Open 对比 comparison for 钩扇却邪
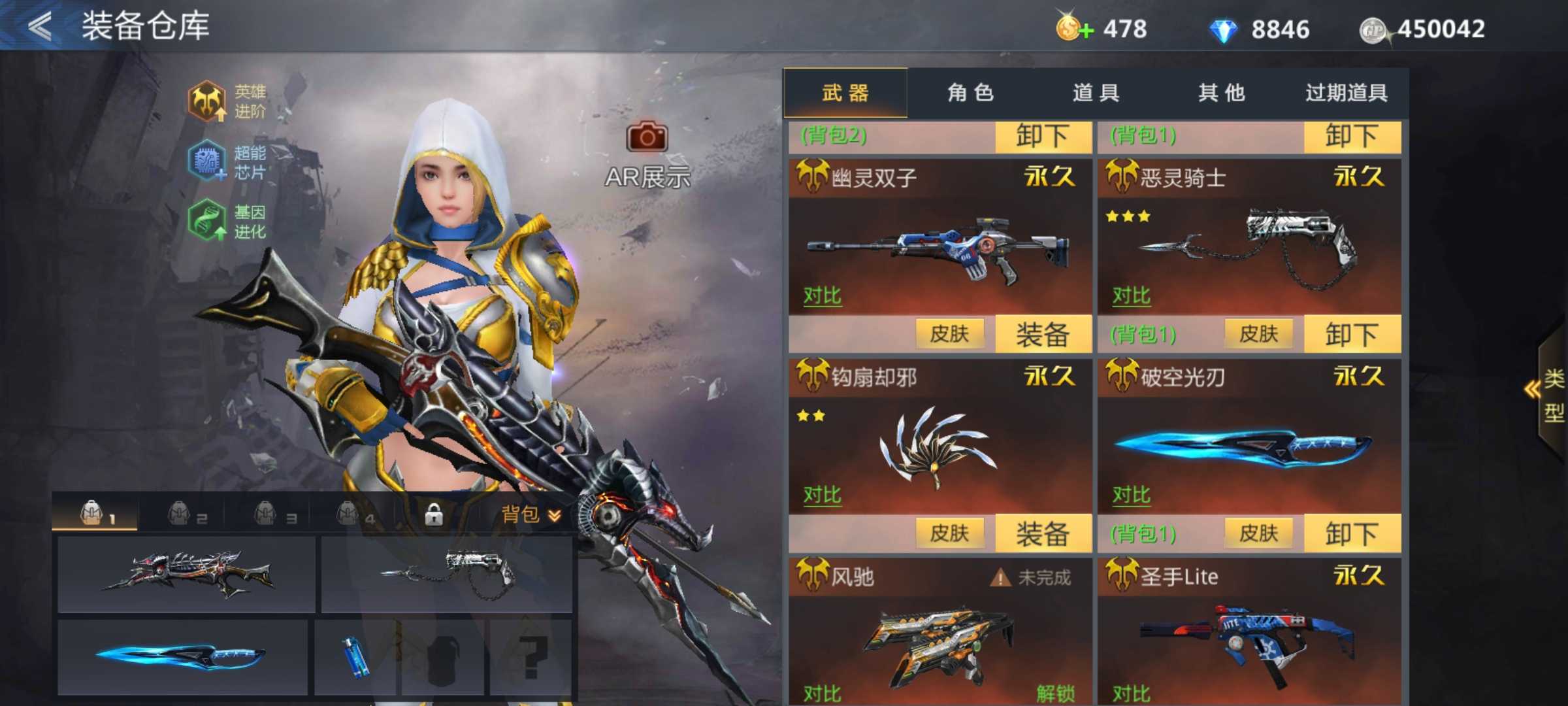 822,494
